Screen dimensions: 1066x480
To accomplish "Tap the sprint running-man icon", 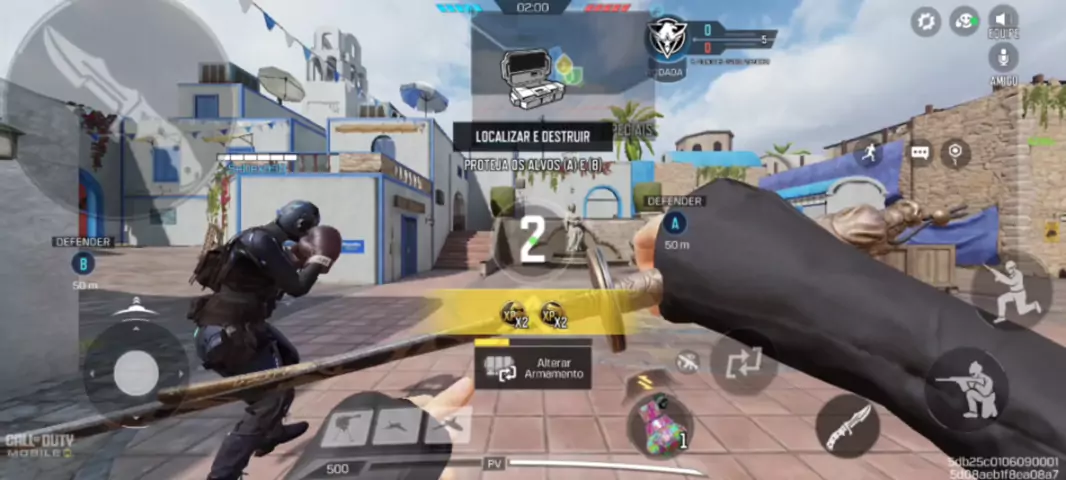I will pyautogui.click(x=867, y=152).
